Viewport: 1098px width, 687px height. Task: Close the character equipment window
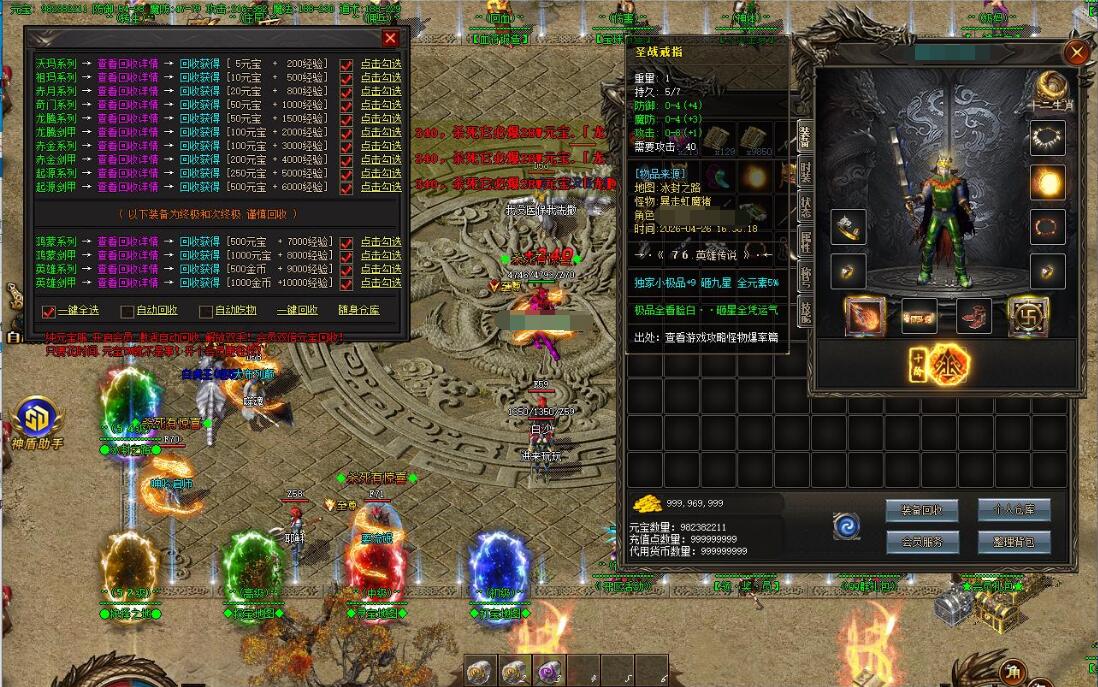1076,53
